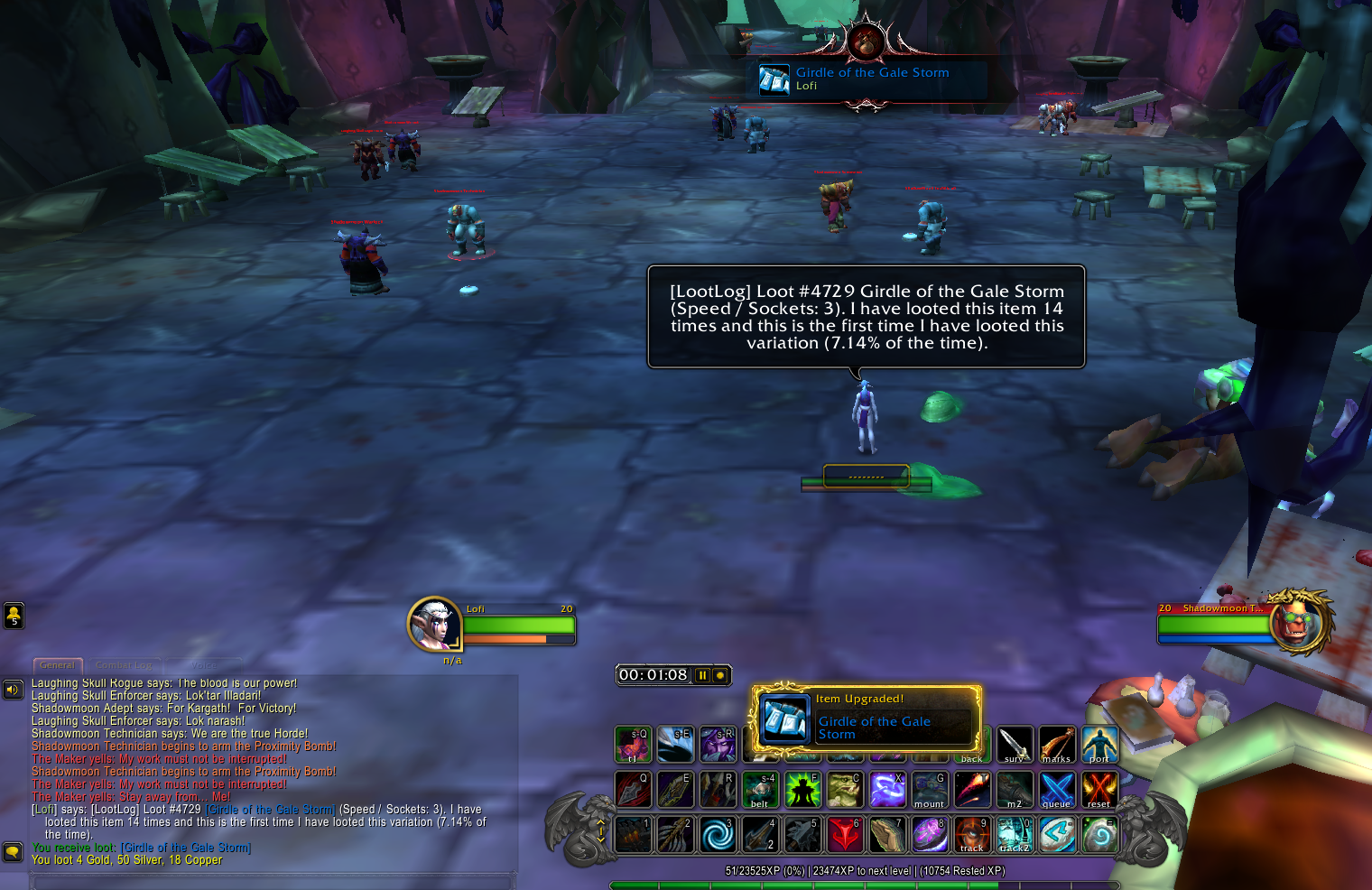
Task: Select the Shadowmoon target portrait
Action: [1298, 622]
